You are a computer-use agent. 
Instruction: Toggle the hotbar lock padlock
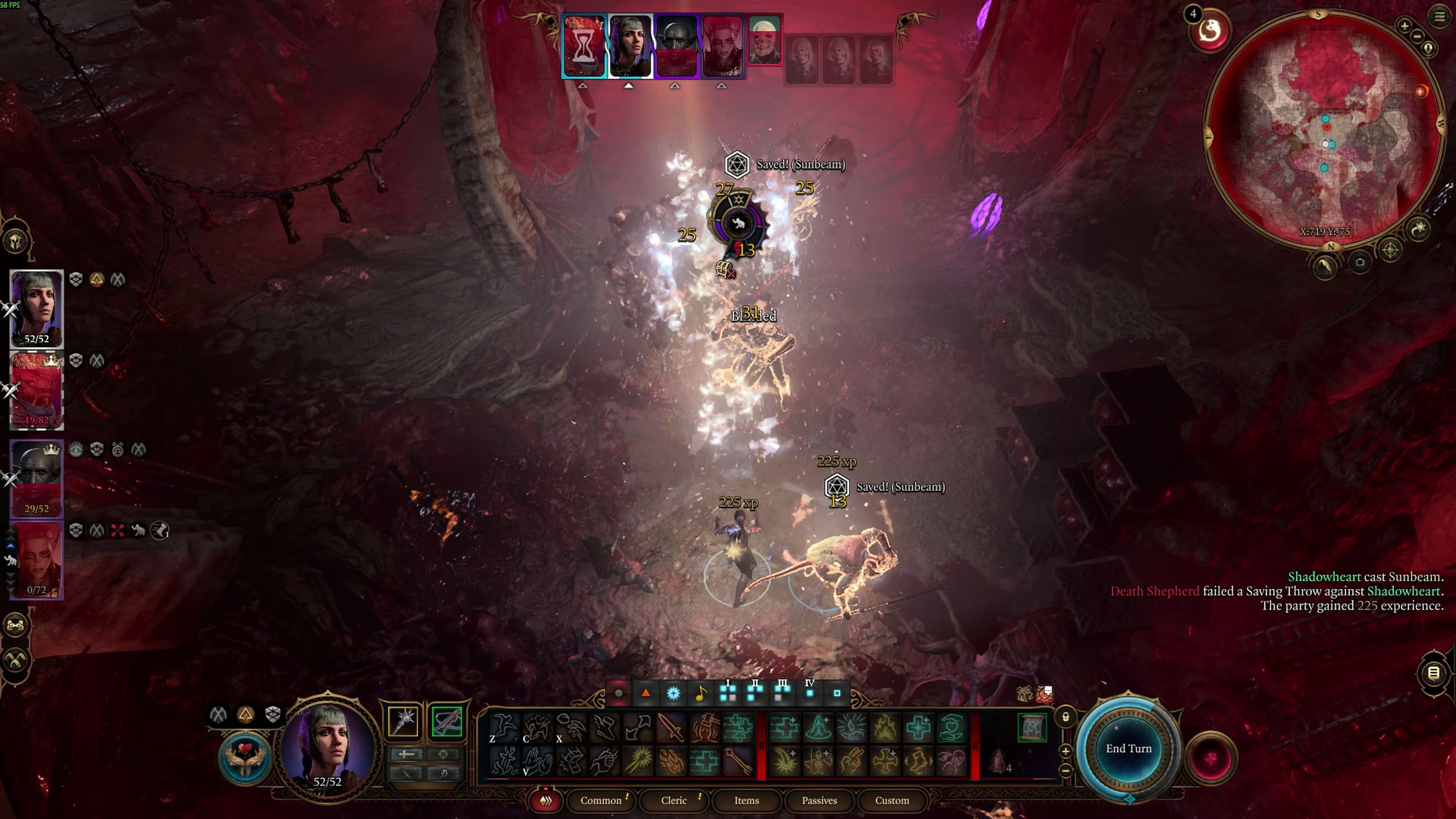coord(1065,717)
